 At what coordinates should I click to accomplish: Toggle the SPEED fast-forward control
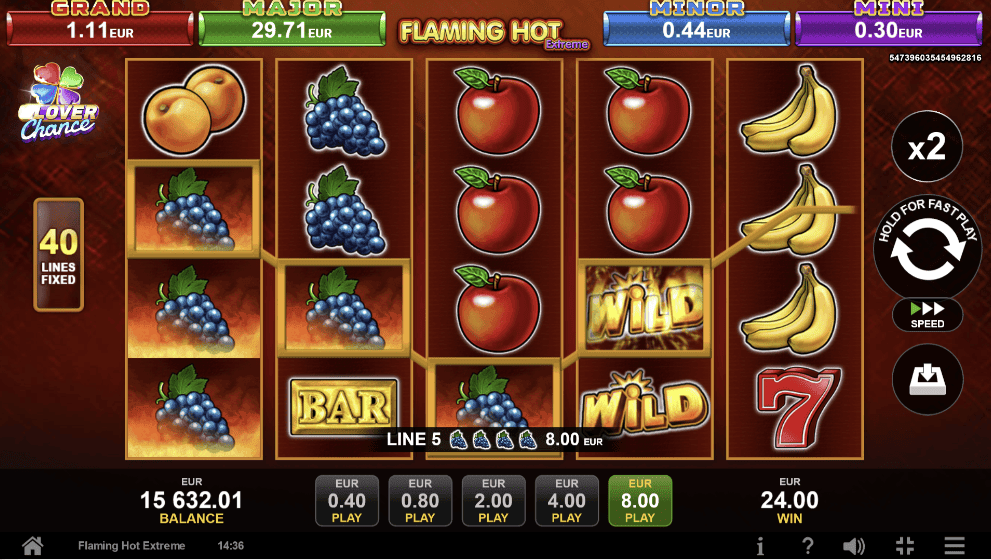(x=927, y=314)
